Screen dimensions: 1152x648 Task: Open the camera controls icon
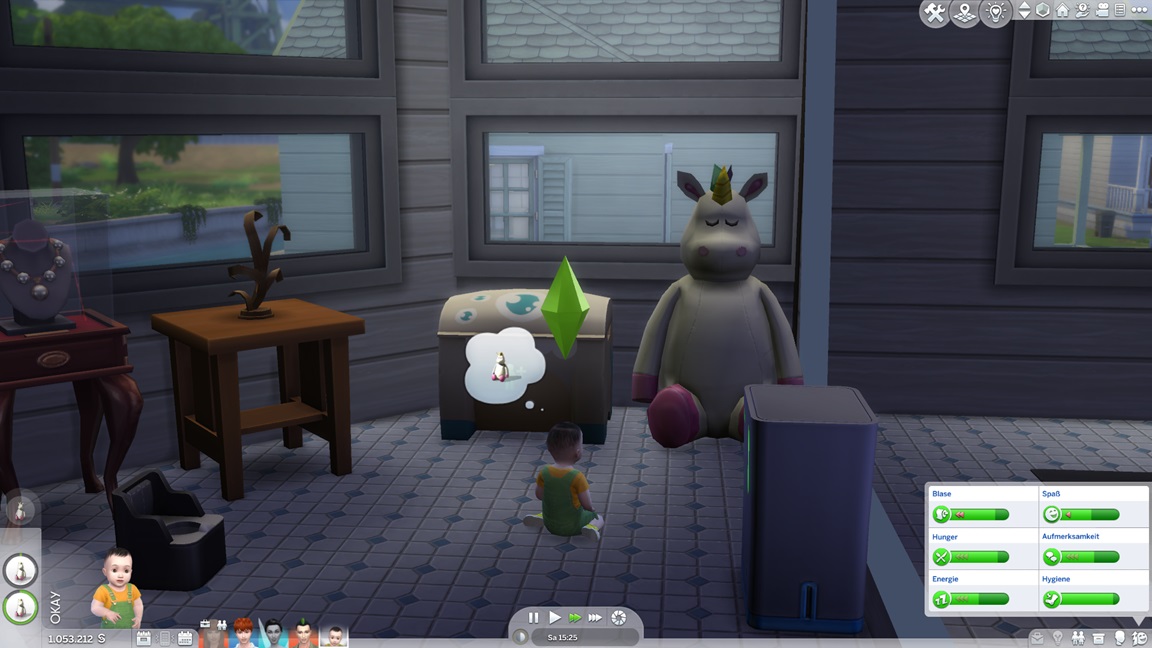click(1100, 11)
